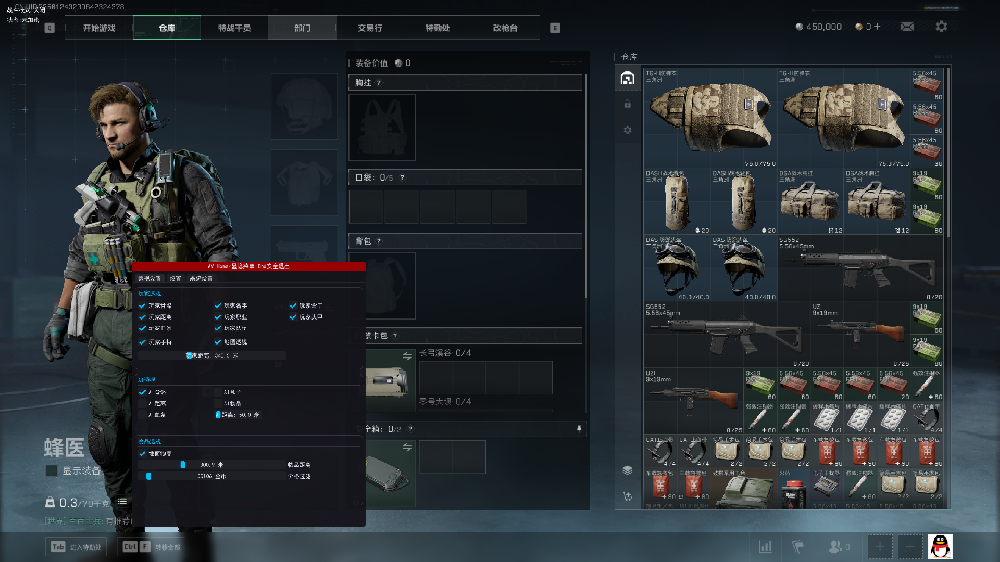The width and height of the screenshot is (1000, 562).
Task: Click the flag icon in the bottom bar
Action: pos(798,547)
